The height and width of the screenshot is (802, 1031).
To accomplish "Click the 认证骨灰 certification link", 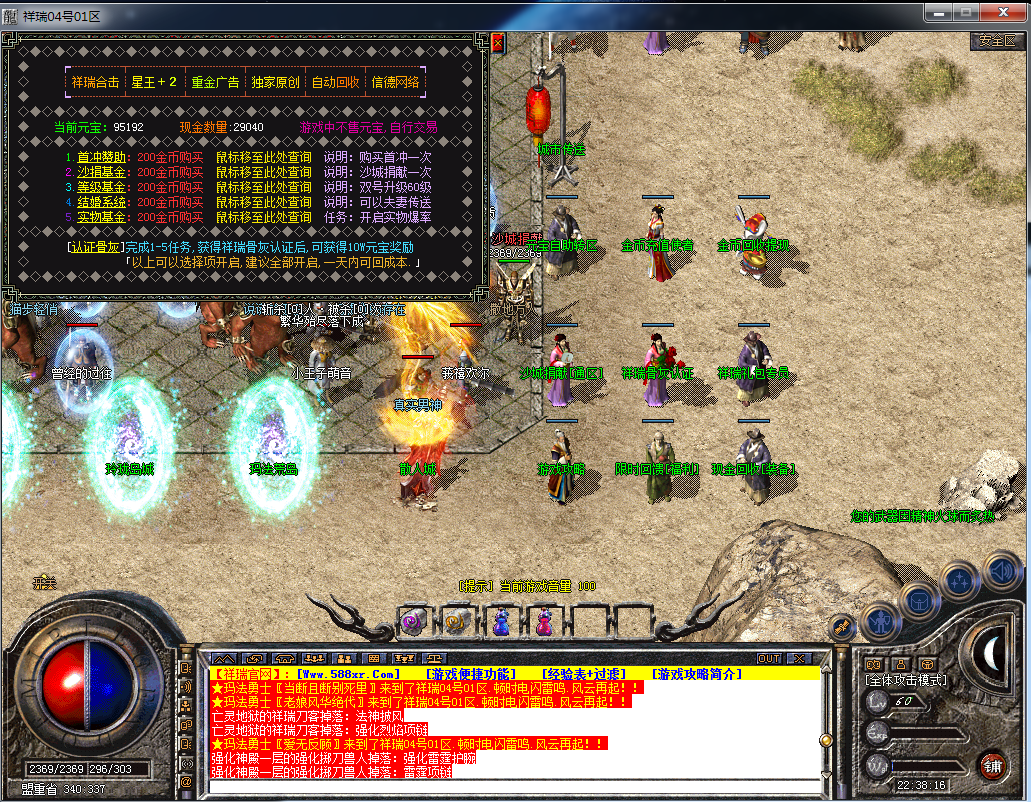I will 94,247.
